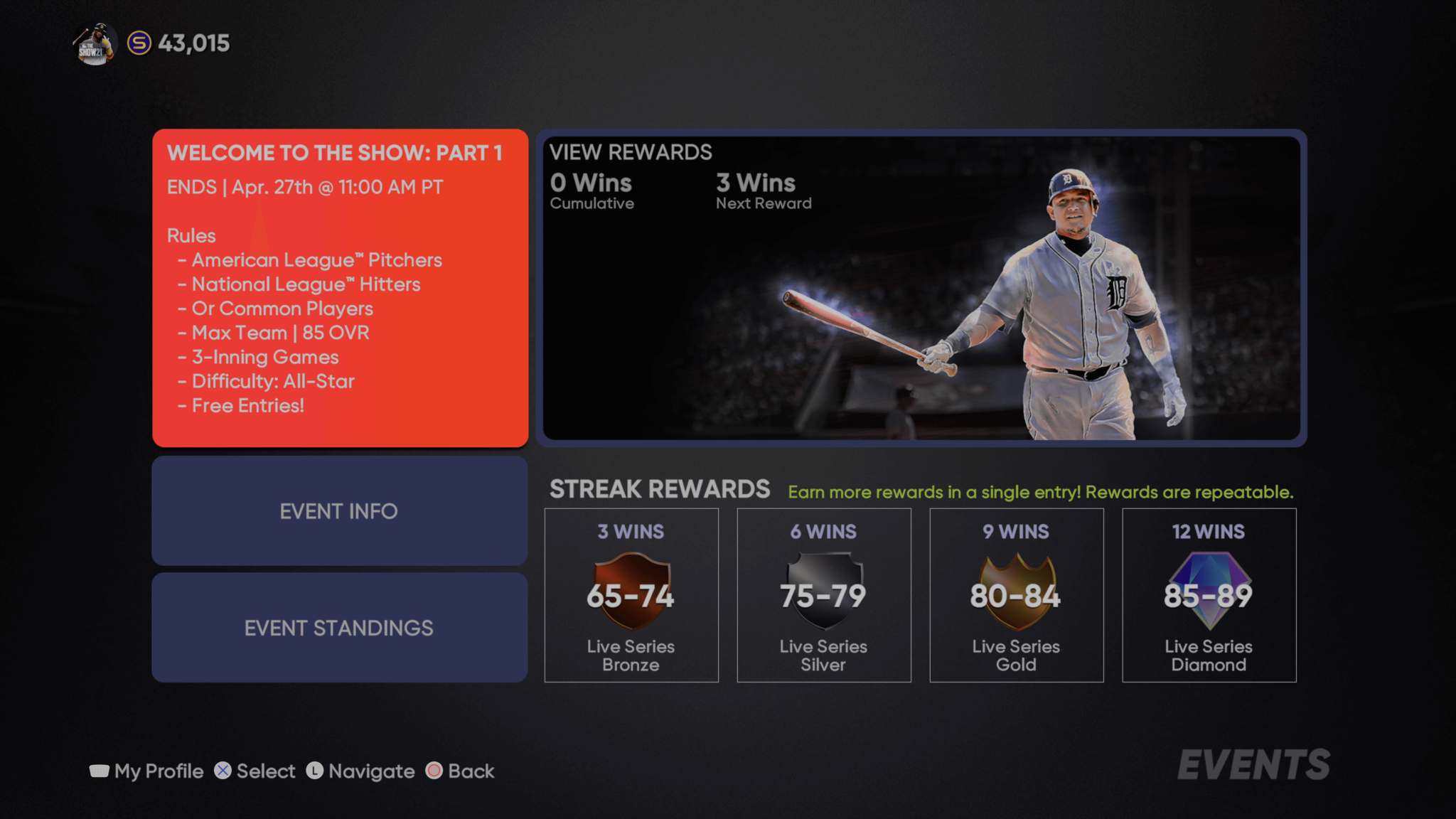Click the player profile avatar icon
1456x819 pixels.
coord(95,44)
